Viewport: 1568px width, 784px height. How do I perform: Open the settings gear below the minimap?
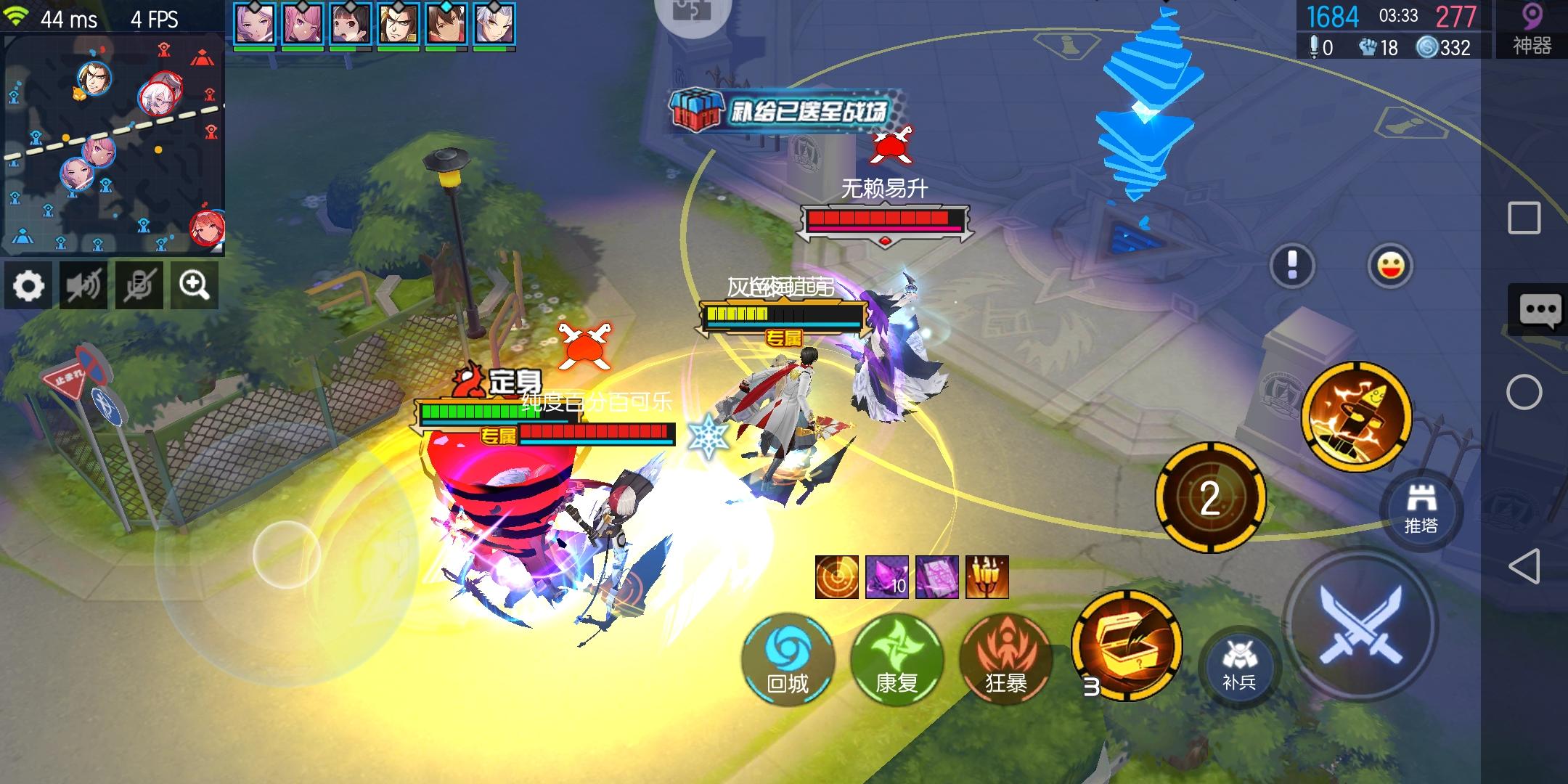point(29,285)
